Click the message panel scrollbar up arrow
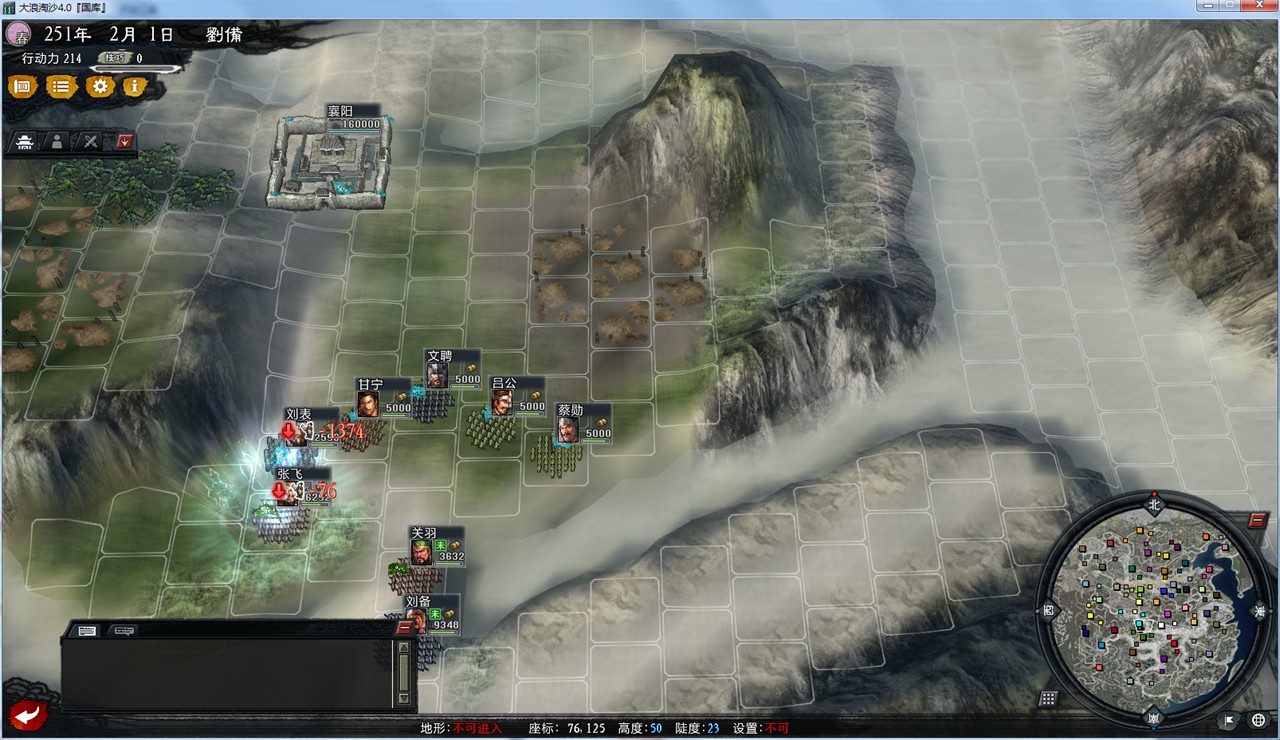The image size is (1280, 740). pos(403,649)
